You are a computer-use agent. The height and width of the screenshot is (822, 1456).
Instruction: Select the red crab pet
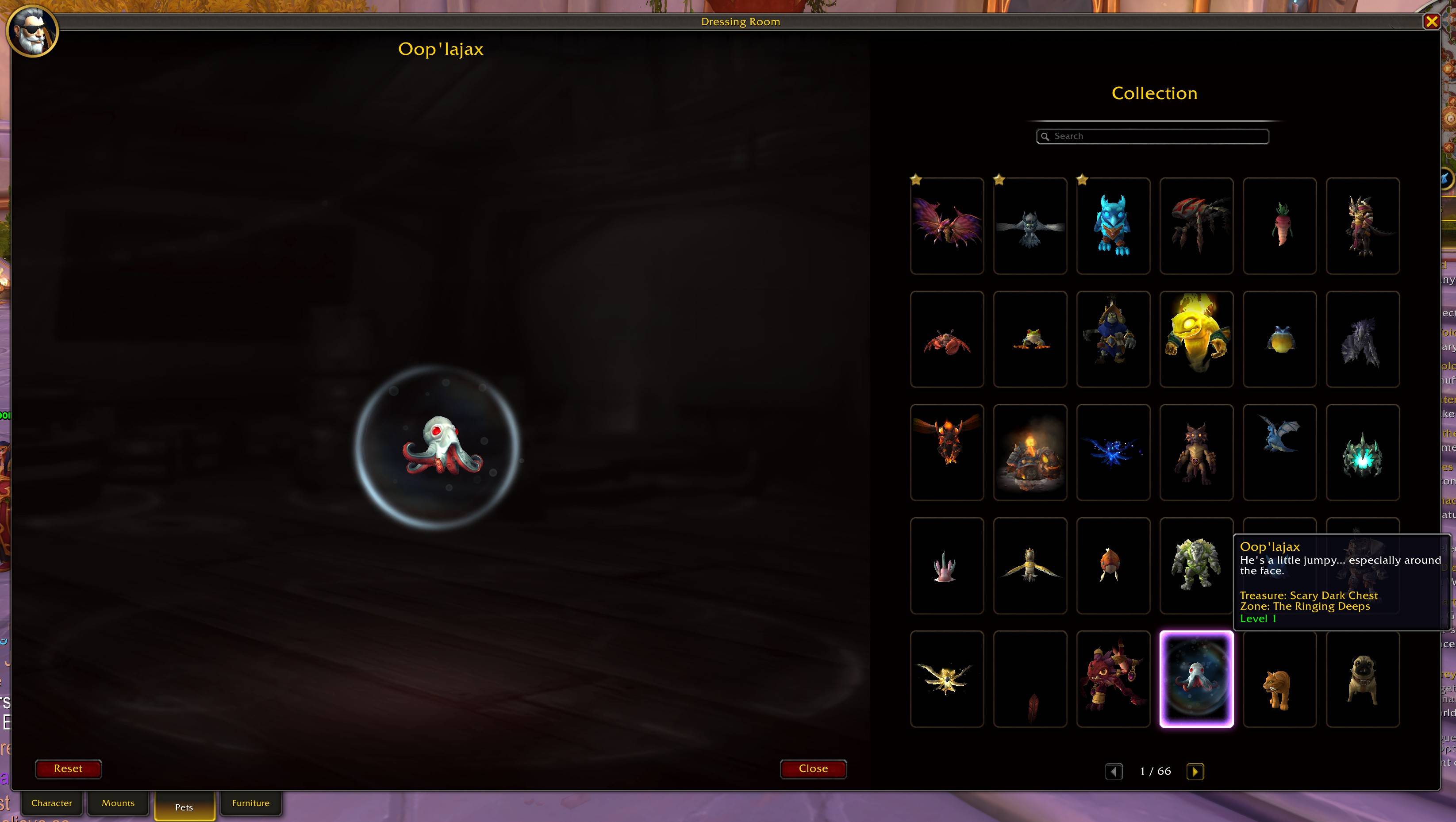pyautogui.click(x=947, y=339)
